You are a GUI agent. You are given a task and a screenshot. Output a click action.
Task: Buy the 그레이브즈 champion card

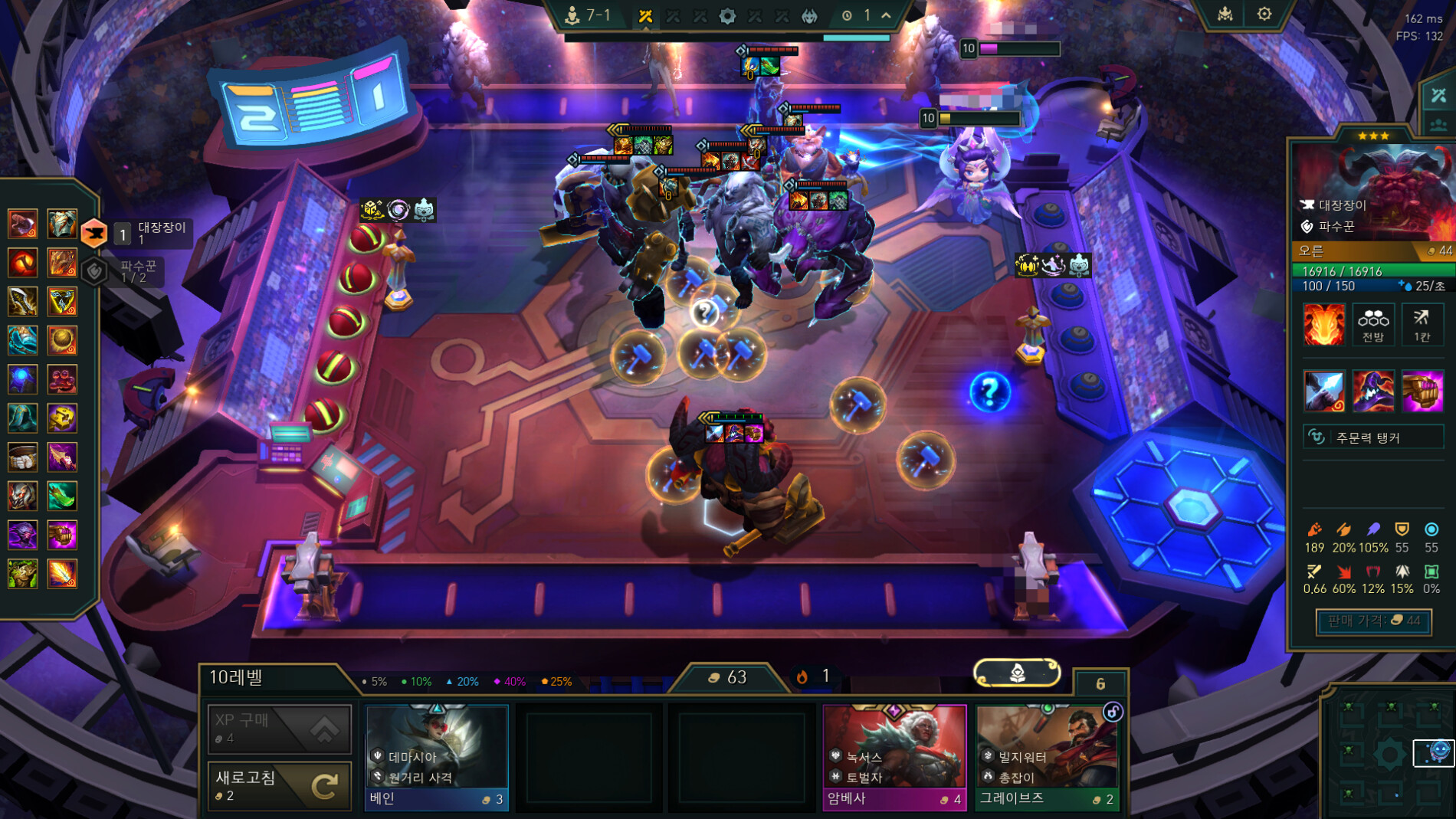point(1047,756)
